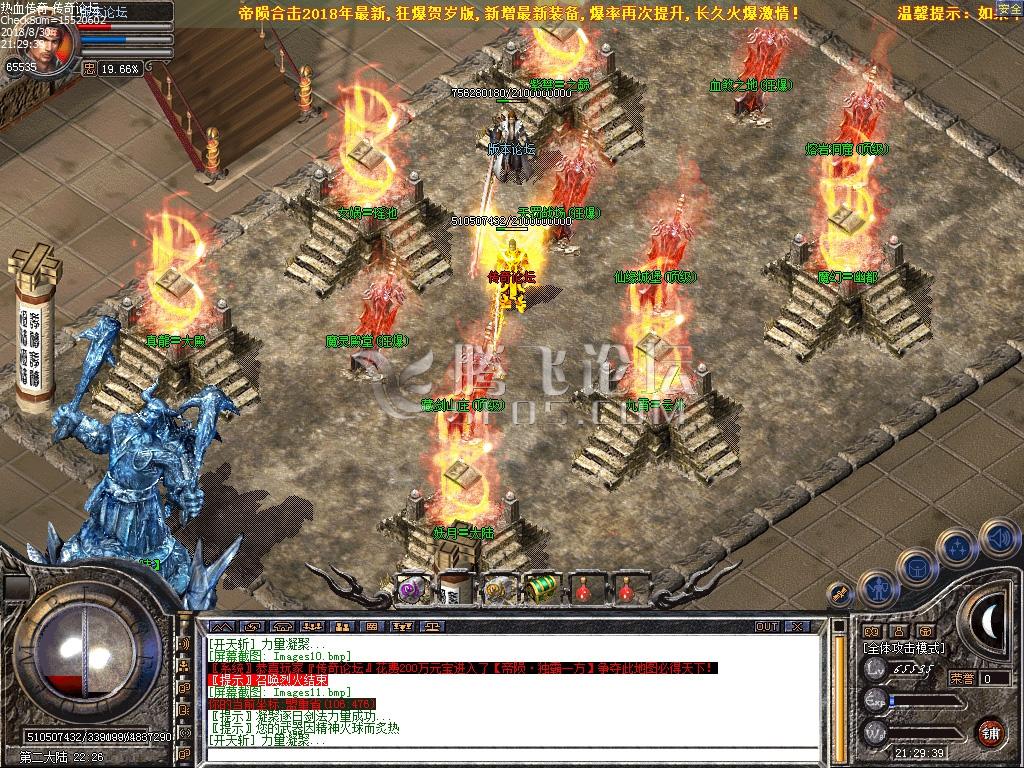Click the 安全 button in the top corner
The width and height of the screenshot is (1024, 768).
pos(1009,9)
